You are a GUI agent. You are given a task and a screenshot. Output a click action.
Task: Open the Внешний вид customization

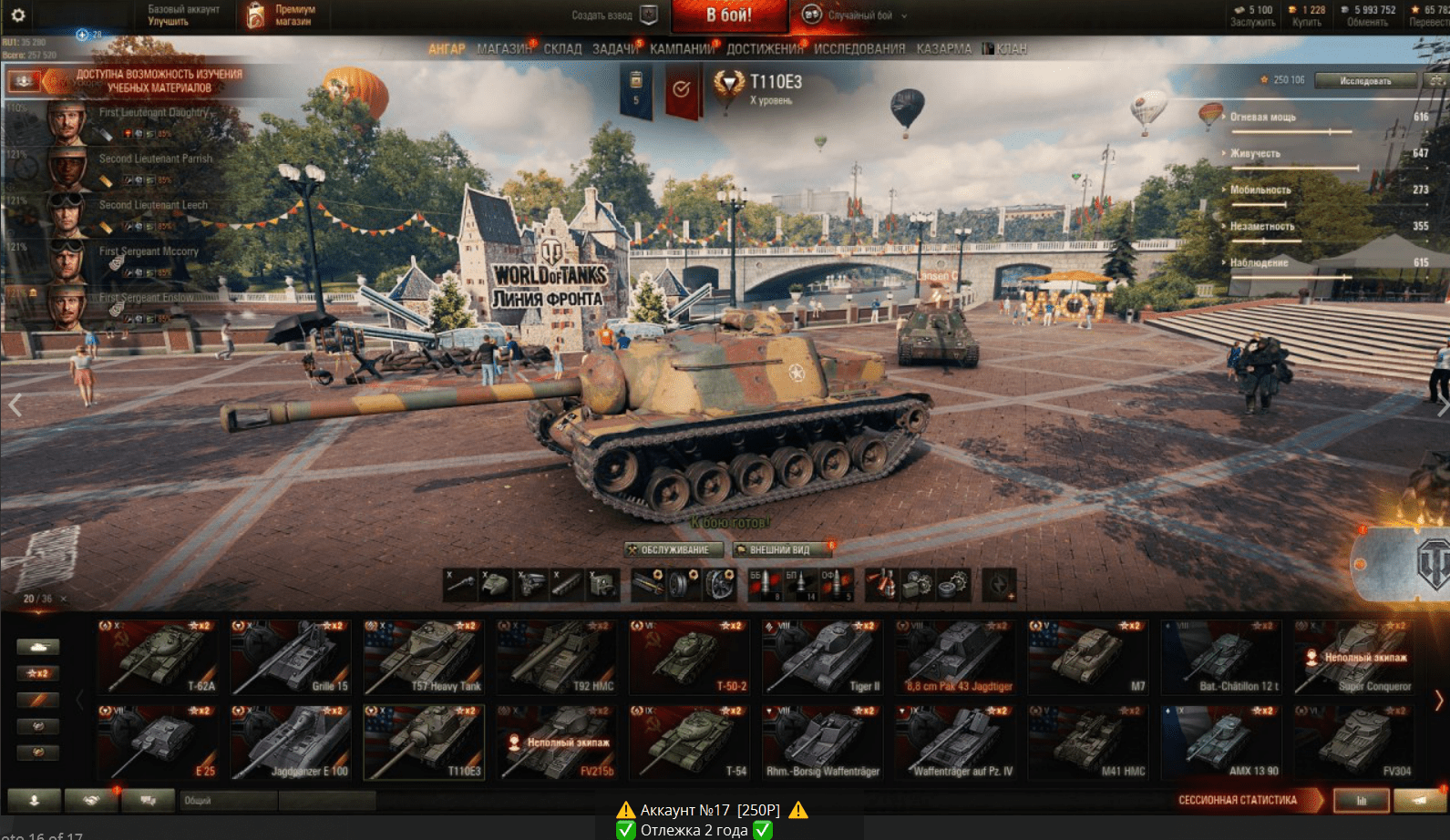pyautogui.click(x=782, y=549)
